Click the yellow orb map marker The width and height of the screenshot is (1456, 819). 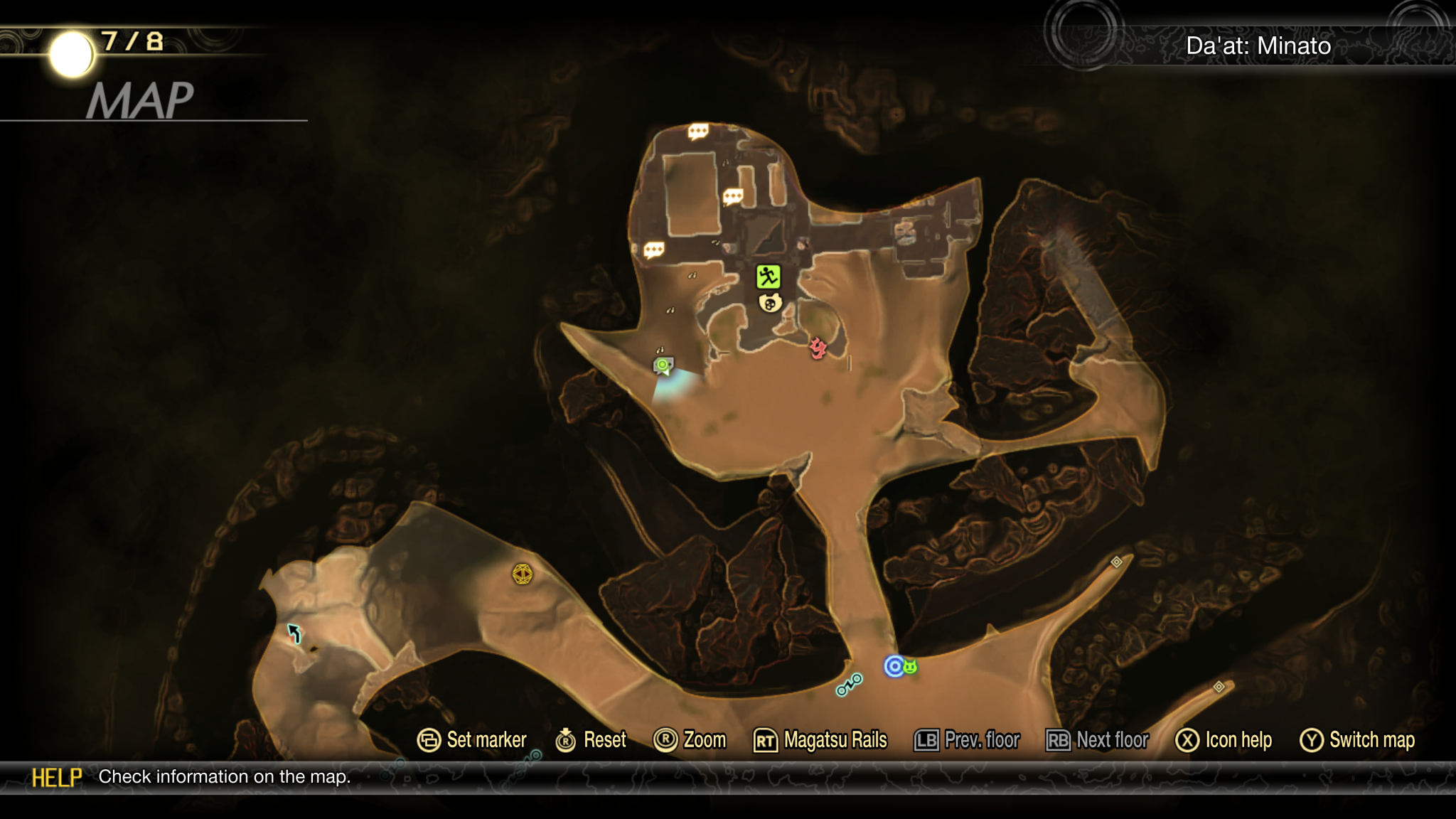pyautogui.click(x=523, y=574)
